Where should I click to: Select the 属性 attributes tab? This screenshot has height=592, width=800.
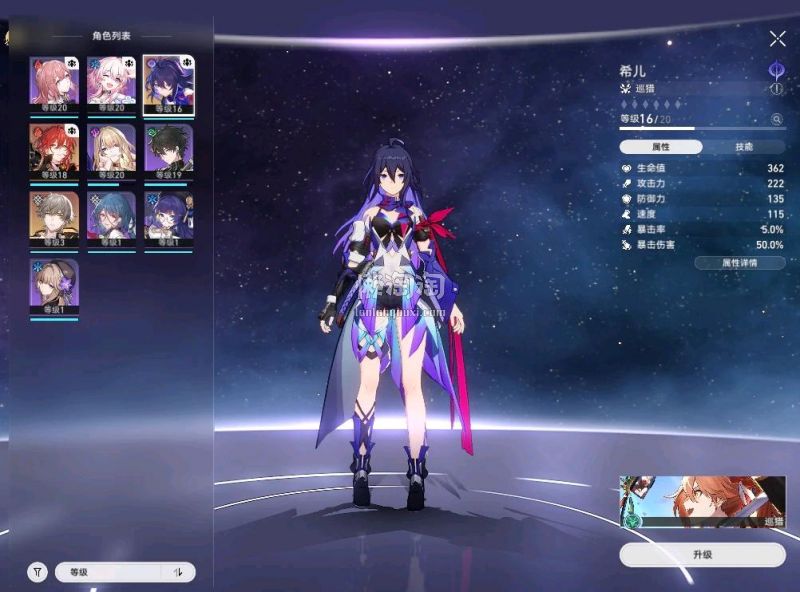click(x=660, y=146)
